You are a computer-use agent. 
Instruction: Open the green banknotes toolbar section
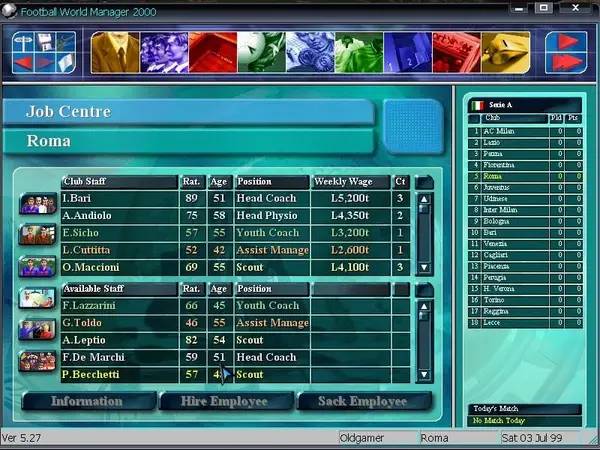(359, 52)
